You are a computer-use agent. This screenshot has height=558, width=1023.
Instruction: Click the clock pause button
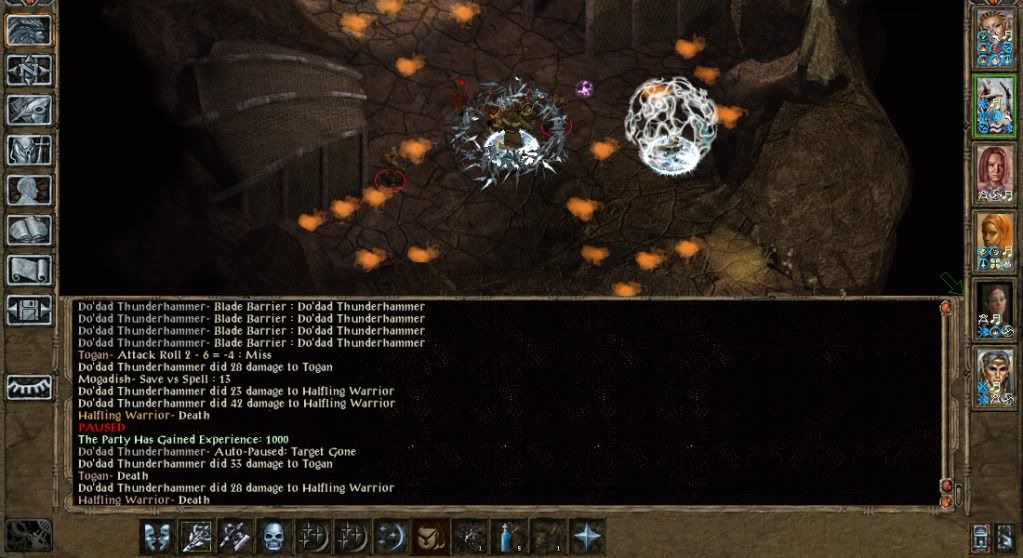27,535
